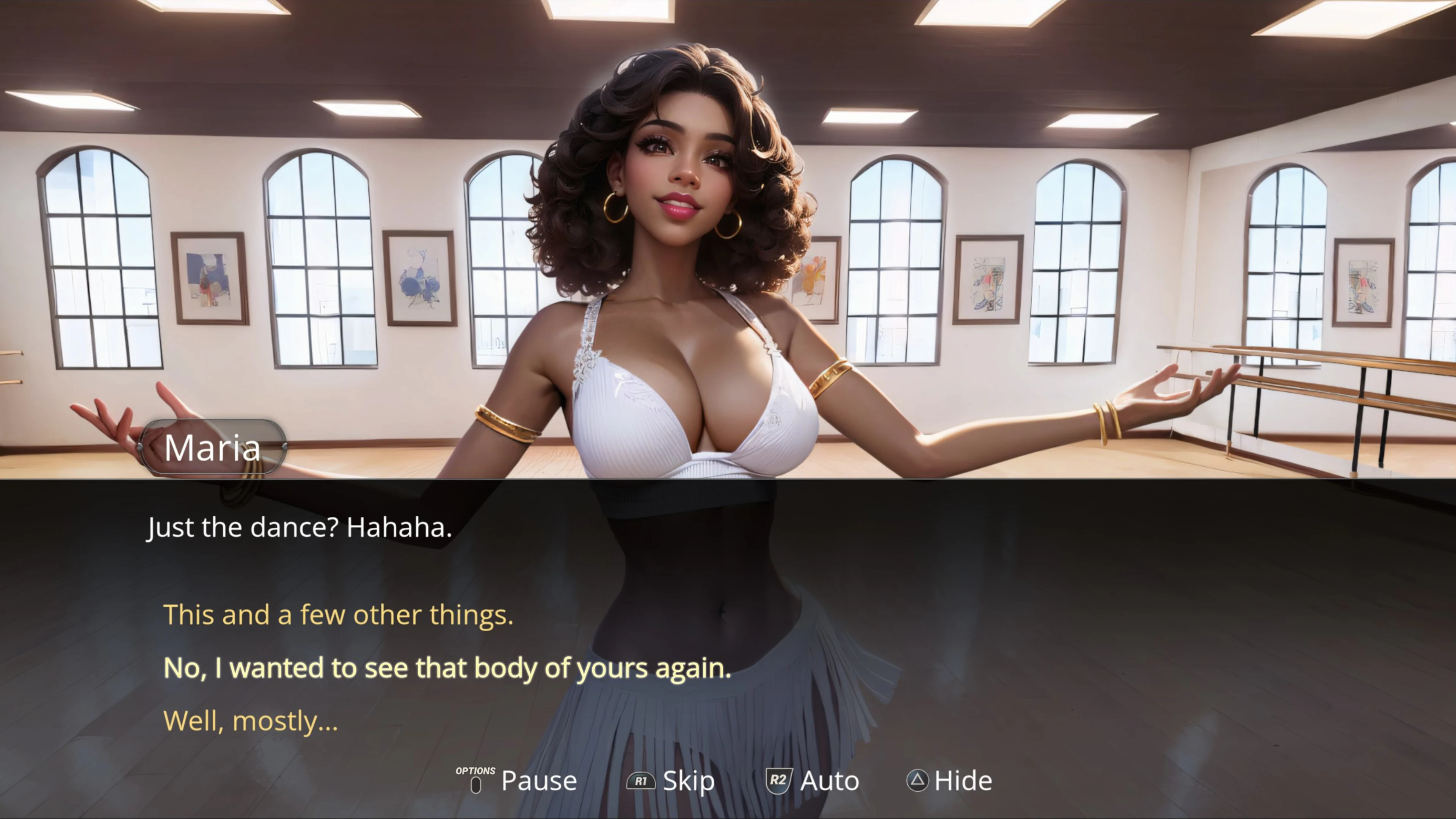Activate Skip to fast-forward dialogue
The height and width of the screenshot is (819, 1456).
[x=688, y=781]
